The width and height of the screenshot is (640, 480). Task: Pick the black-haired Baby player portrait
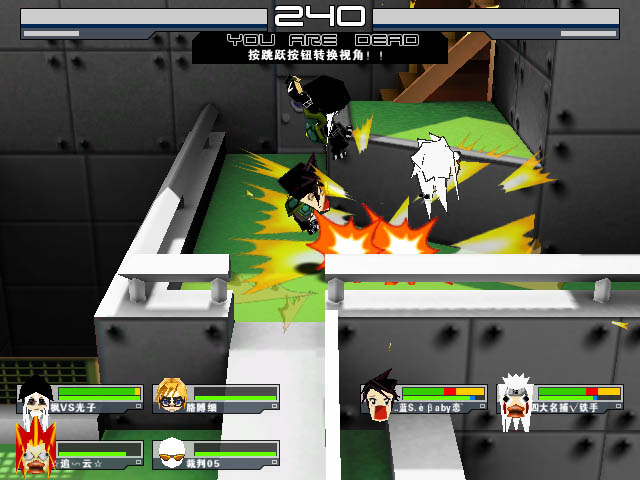coord(378,397)
